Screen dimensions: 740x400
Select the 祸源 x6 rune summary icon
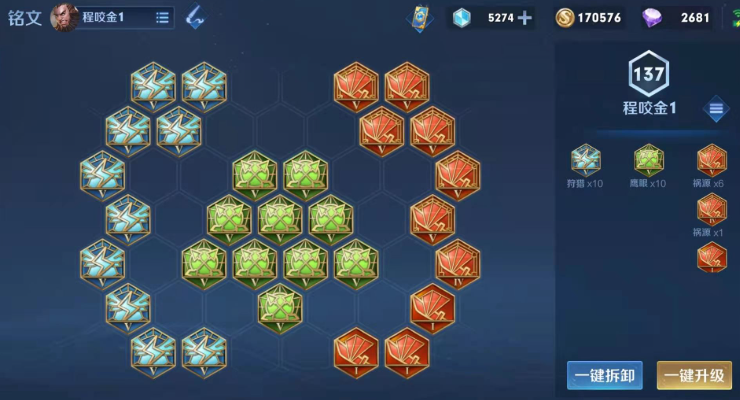point(711,160)
